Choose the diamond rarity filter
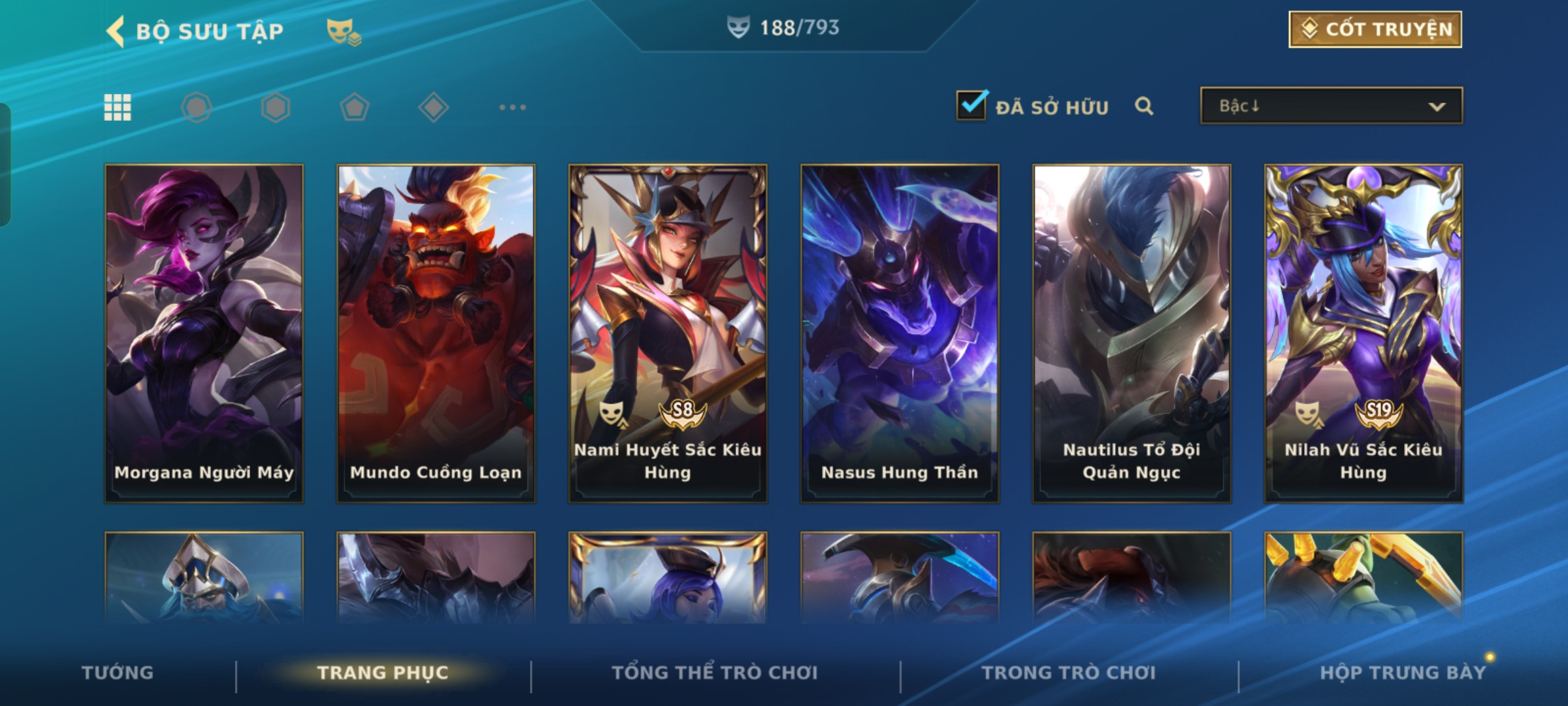Screen dimensions: 1568x706 coord(433,107)
